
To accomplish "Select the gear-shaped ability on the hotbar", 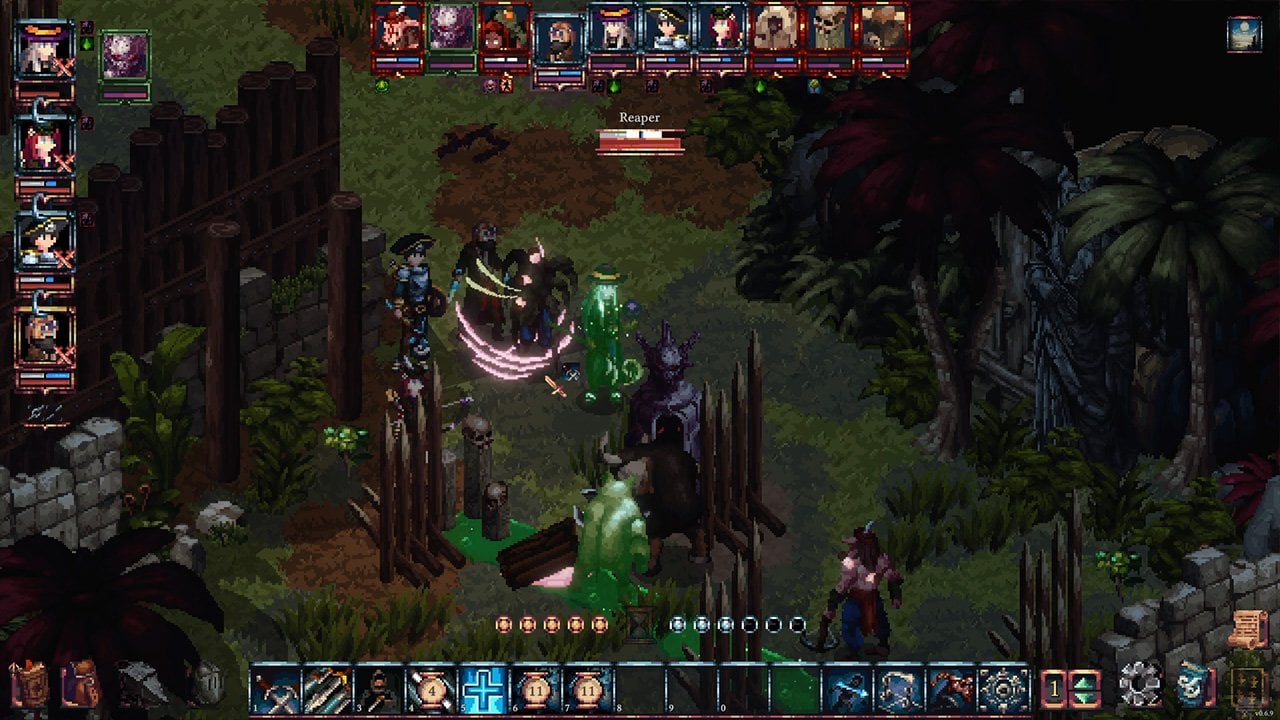I will (1004, 690).
